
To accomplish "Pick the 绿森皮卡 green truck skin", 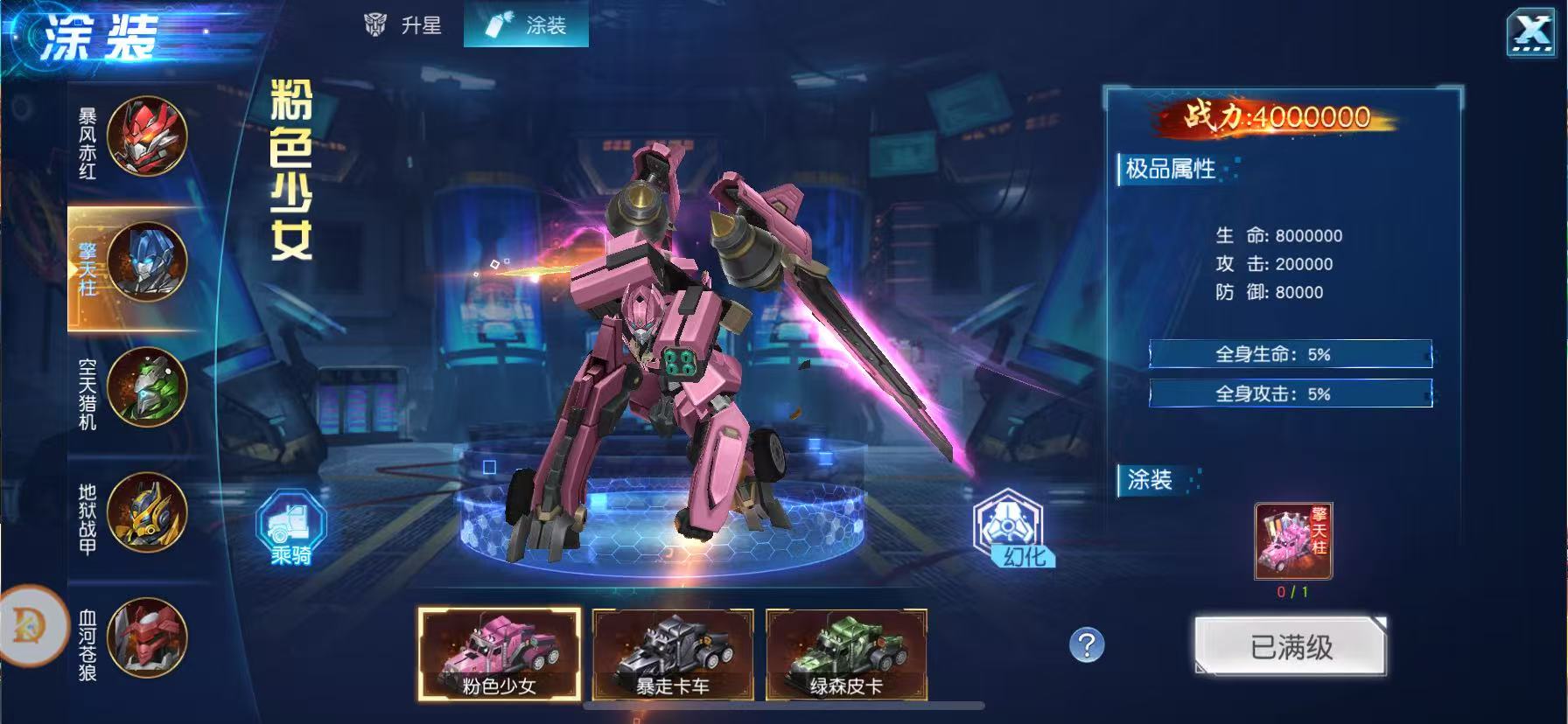I will 846,654.
